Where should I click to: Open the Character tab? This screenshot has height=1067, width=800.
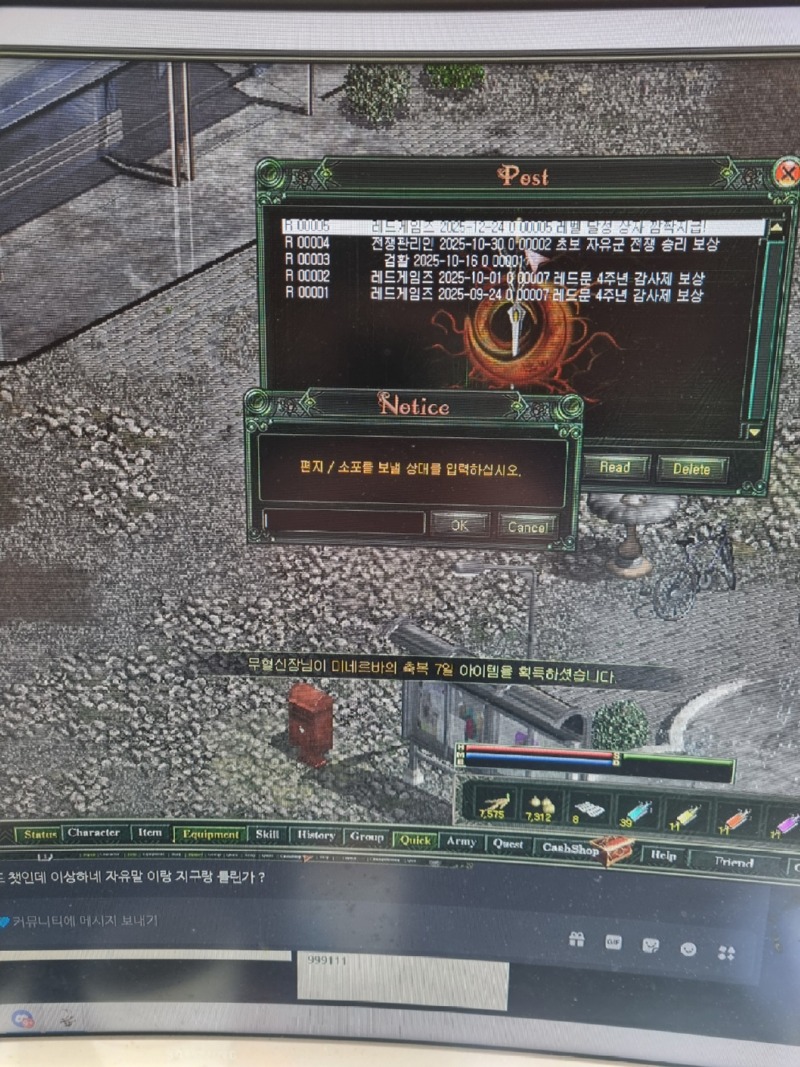click(94, 833)
